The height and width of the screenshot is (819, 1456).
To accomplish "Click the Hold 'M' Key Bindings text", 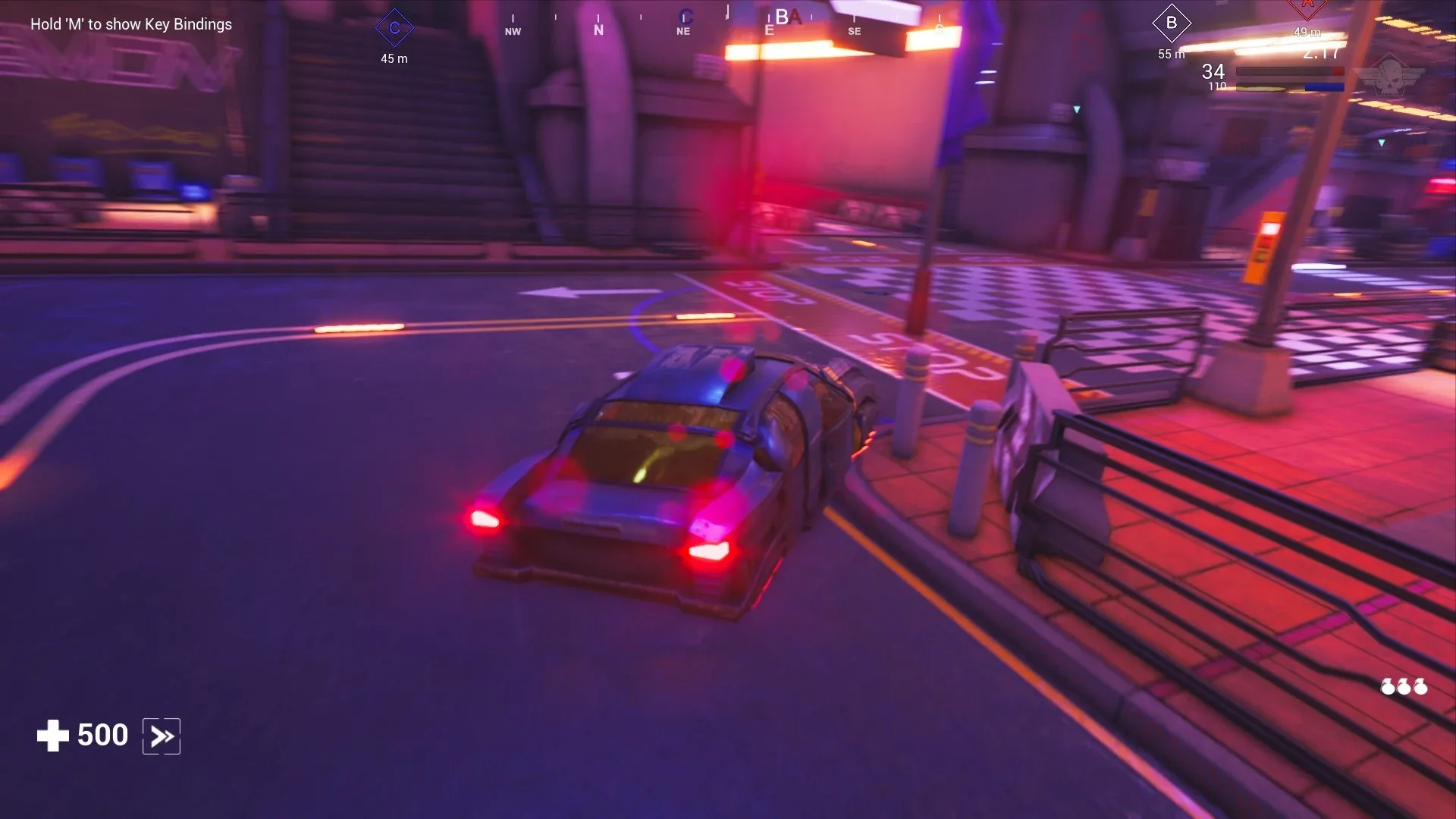I will 130,24.
